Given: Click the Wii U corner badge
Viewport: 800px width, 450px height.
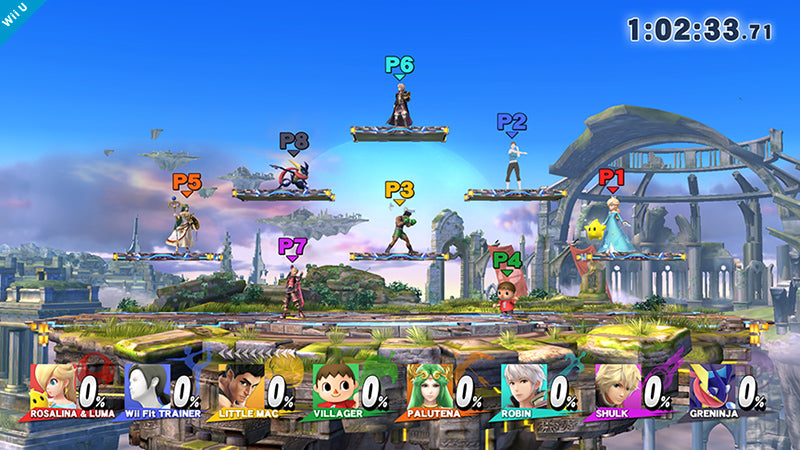Looking at the screenshot, I should click(14, 14).
